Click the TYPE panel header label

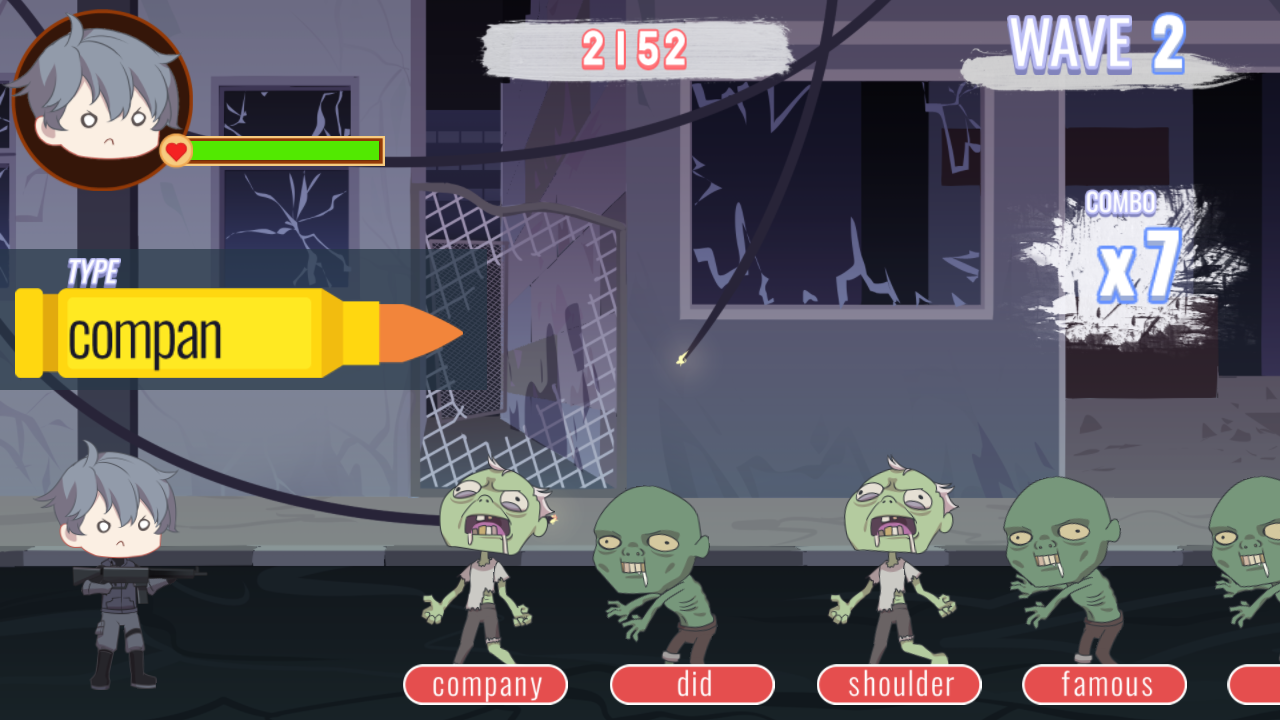(92, 271)
